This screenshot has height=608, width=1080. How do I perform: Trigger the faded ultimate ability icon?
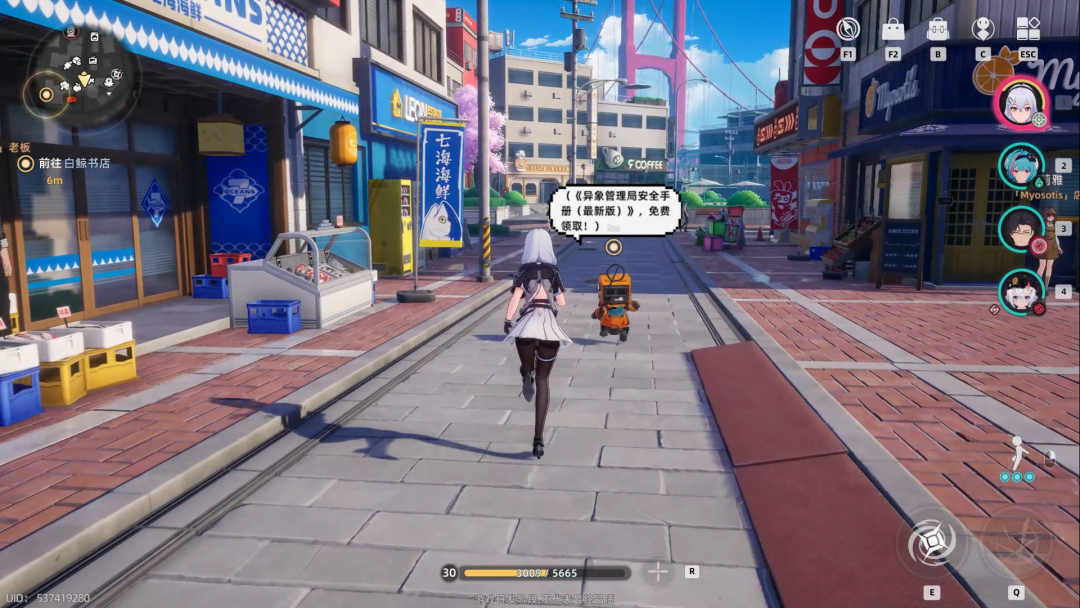click(x=1014, y=544)
